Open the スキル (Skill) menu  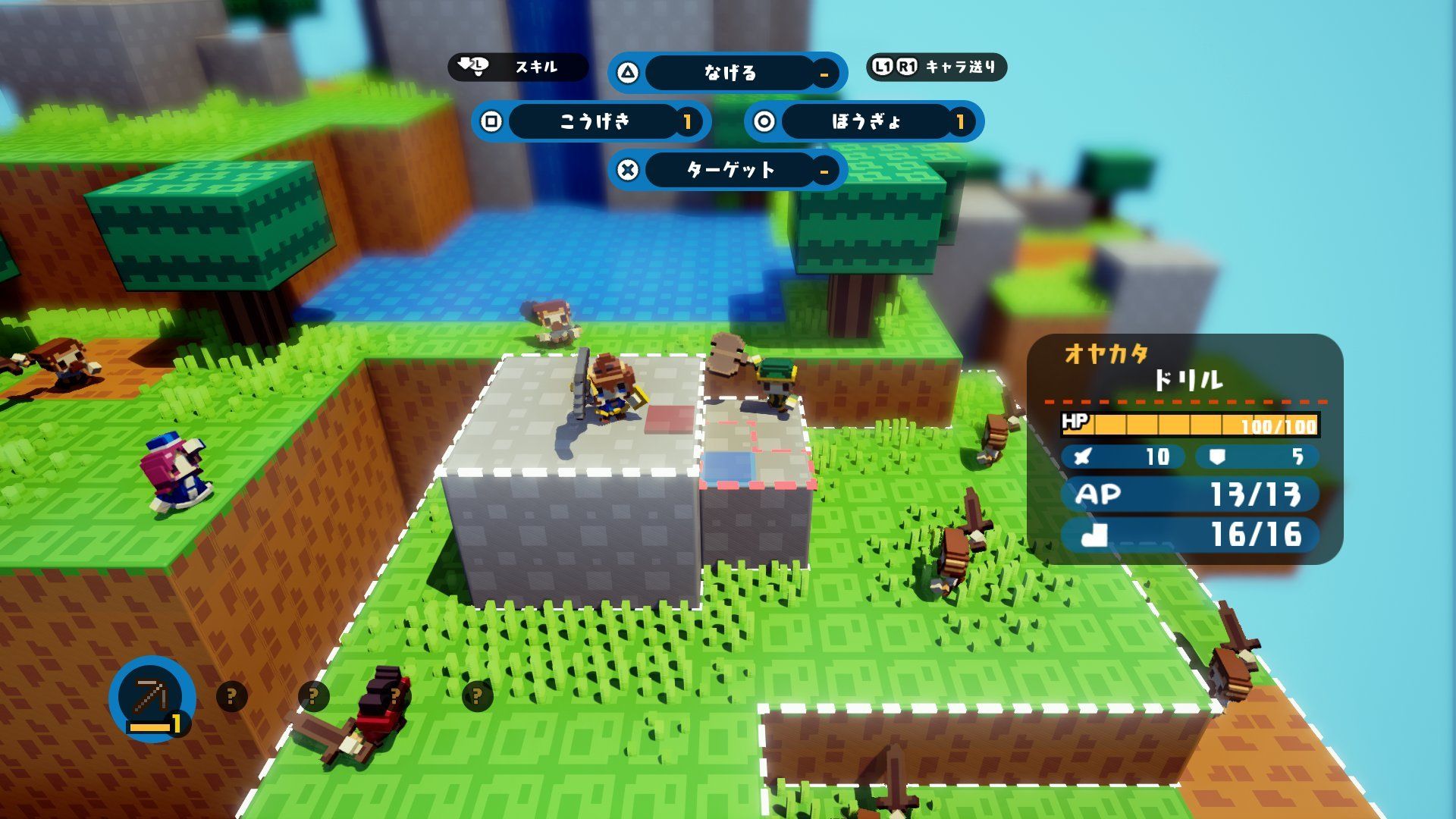518,67
